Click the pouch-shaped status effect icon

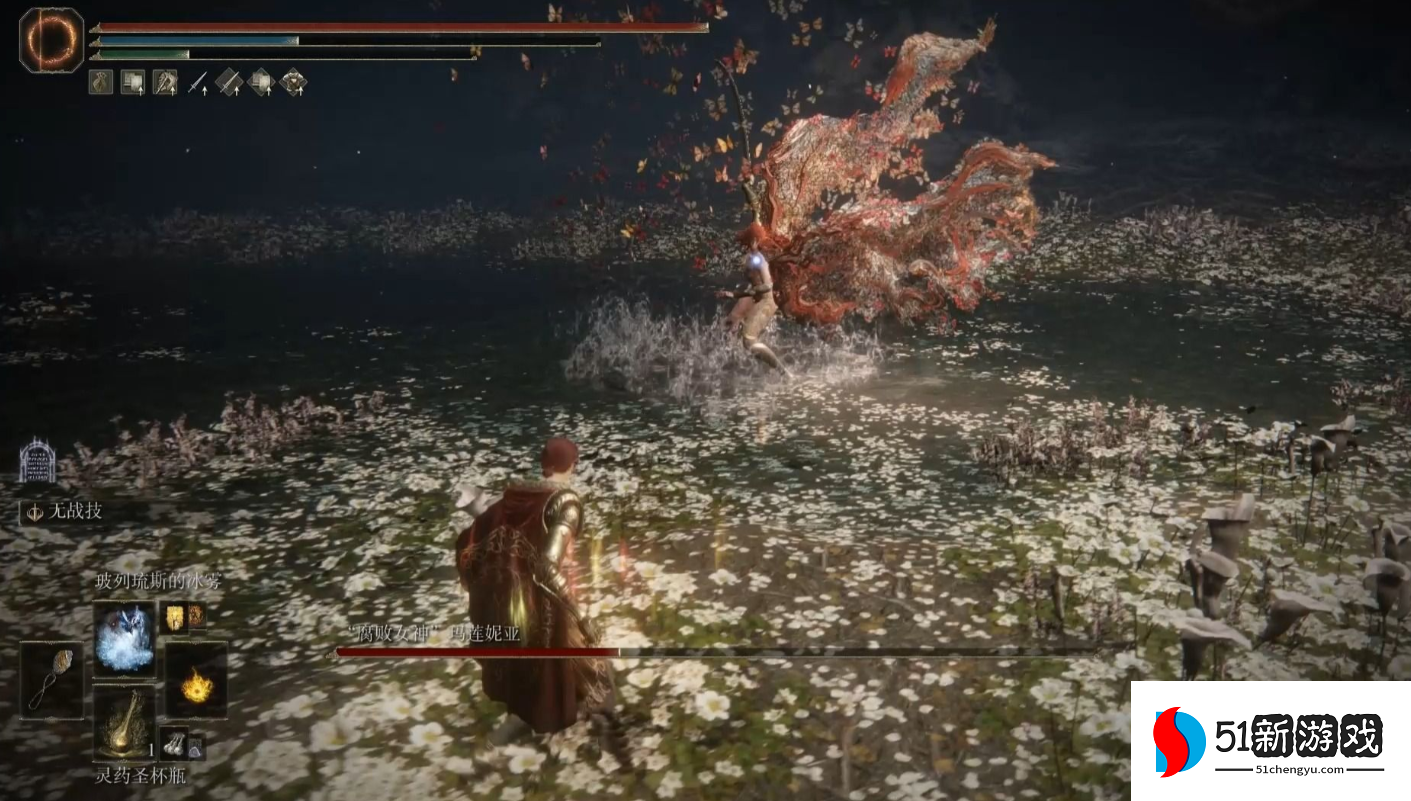pos(101,82)
